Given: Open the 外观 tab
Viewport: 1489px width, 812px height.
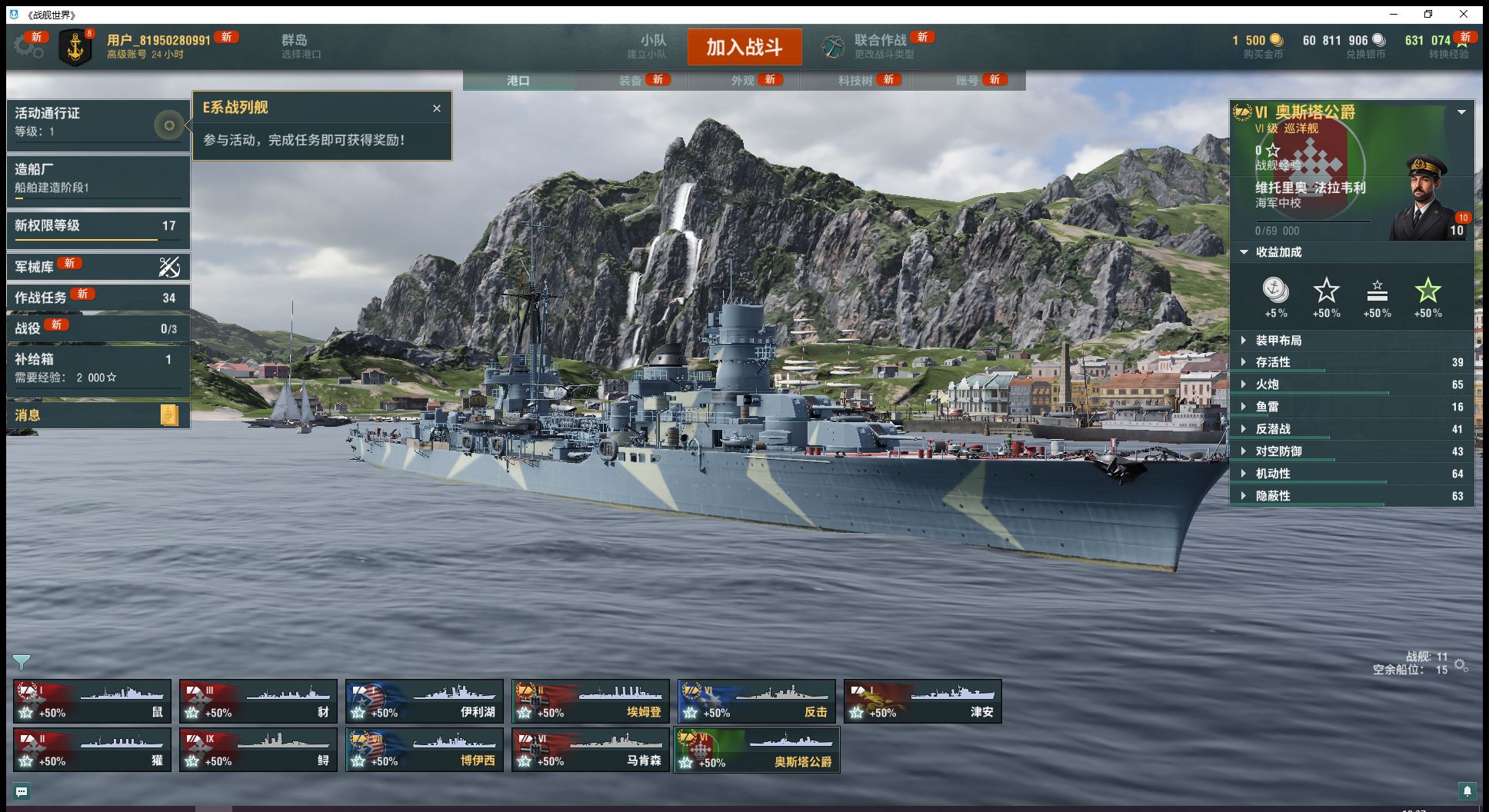Looking at the screenshot, I should 743,80.
